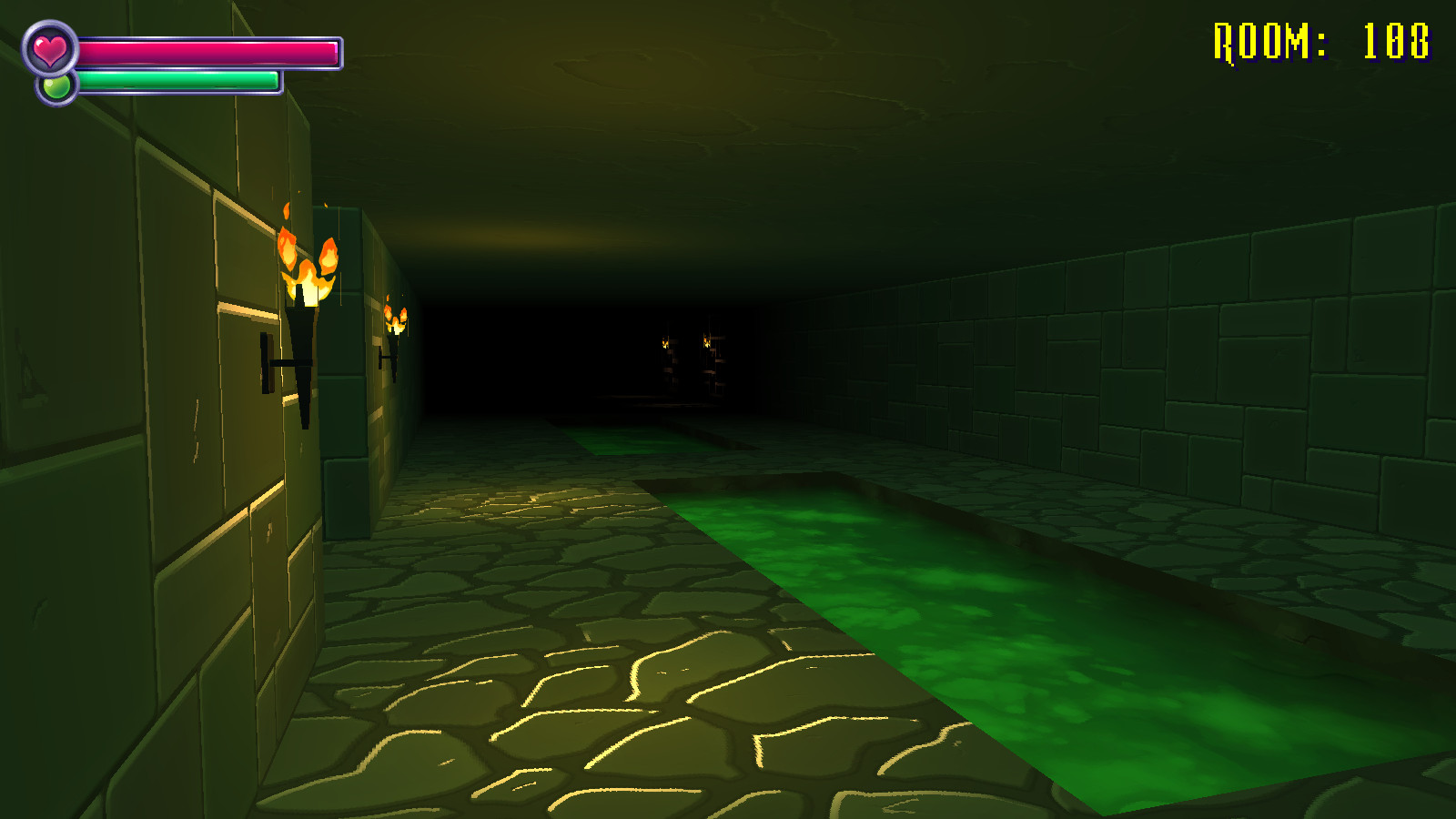The height and width of the screenshot is (819, 1456).
Task: Click the pink health bar fill
Action: (x=209, y=50)
